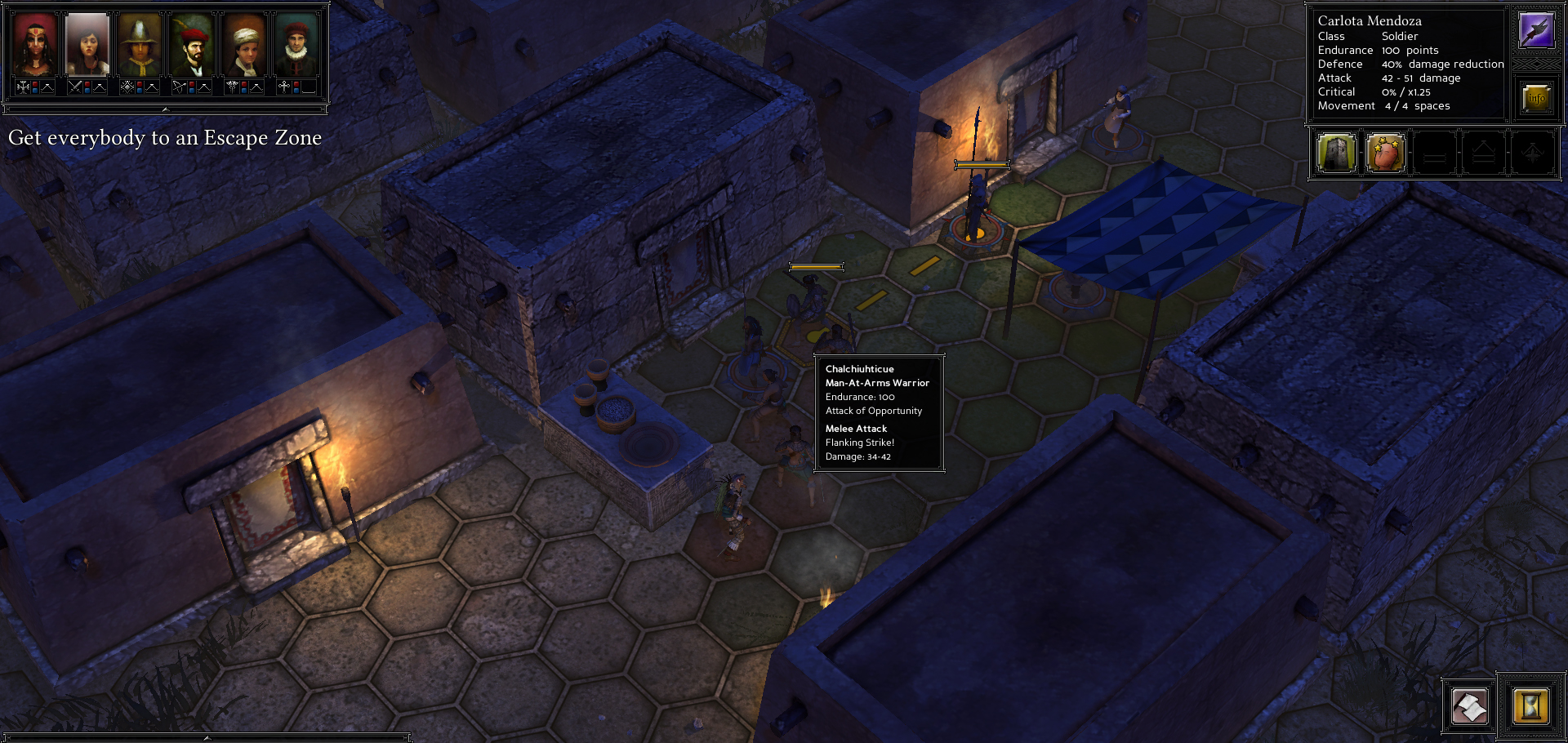Viewport: 1568px width, 743px height.
Task: Select the bearded man in feathered red cap
Action: click(x=192, y=44)
